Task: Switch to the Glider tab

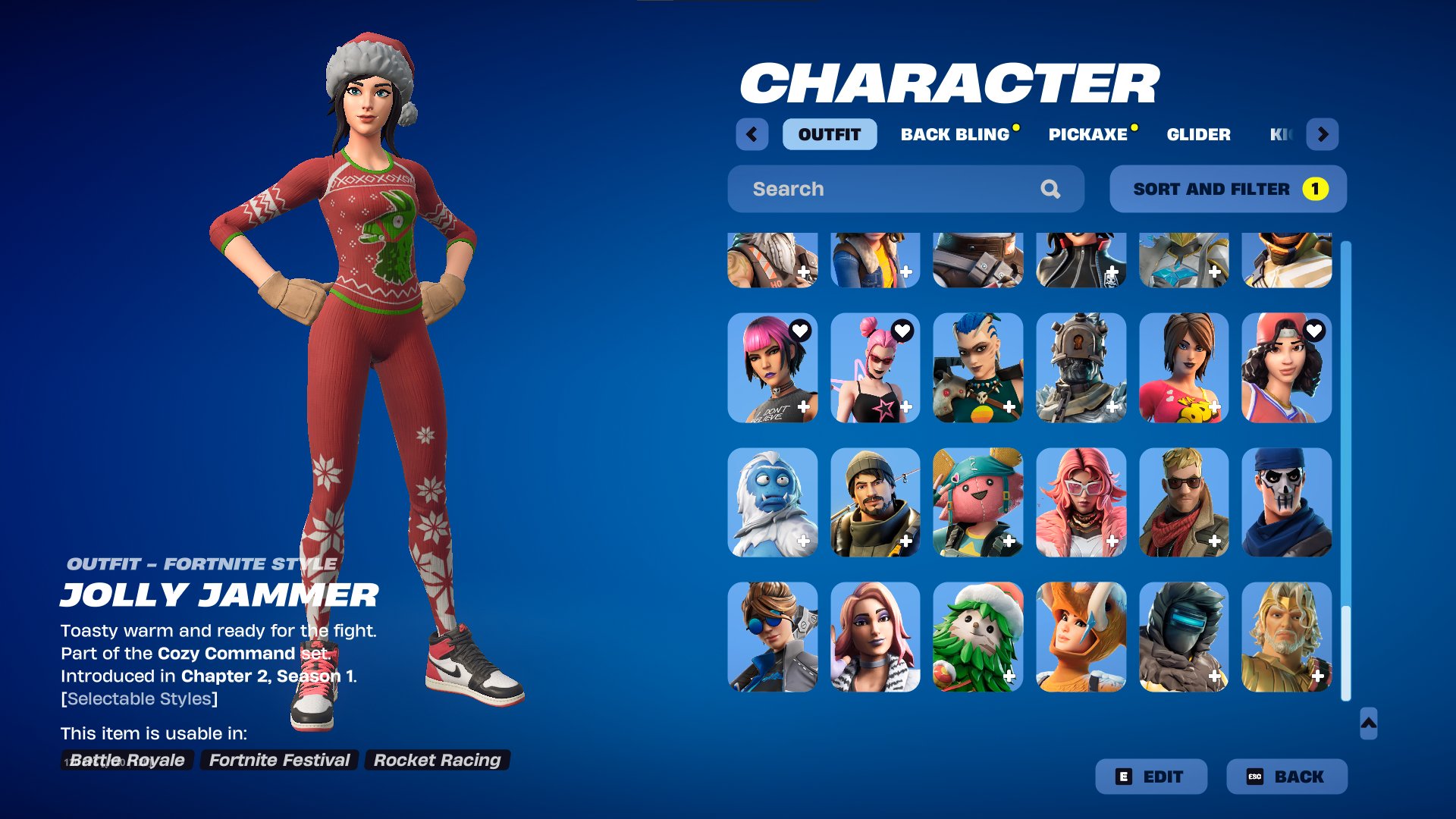Action: coord(1198,134)
